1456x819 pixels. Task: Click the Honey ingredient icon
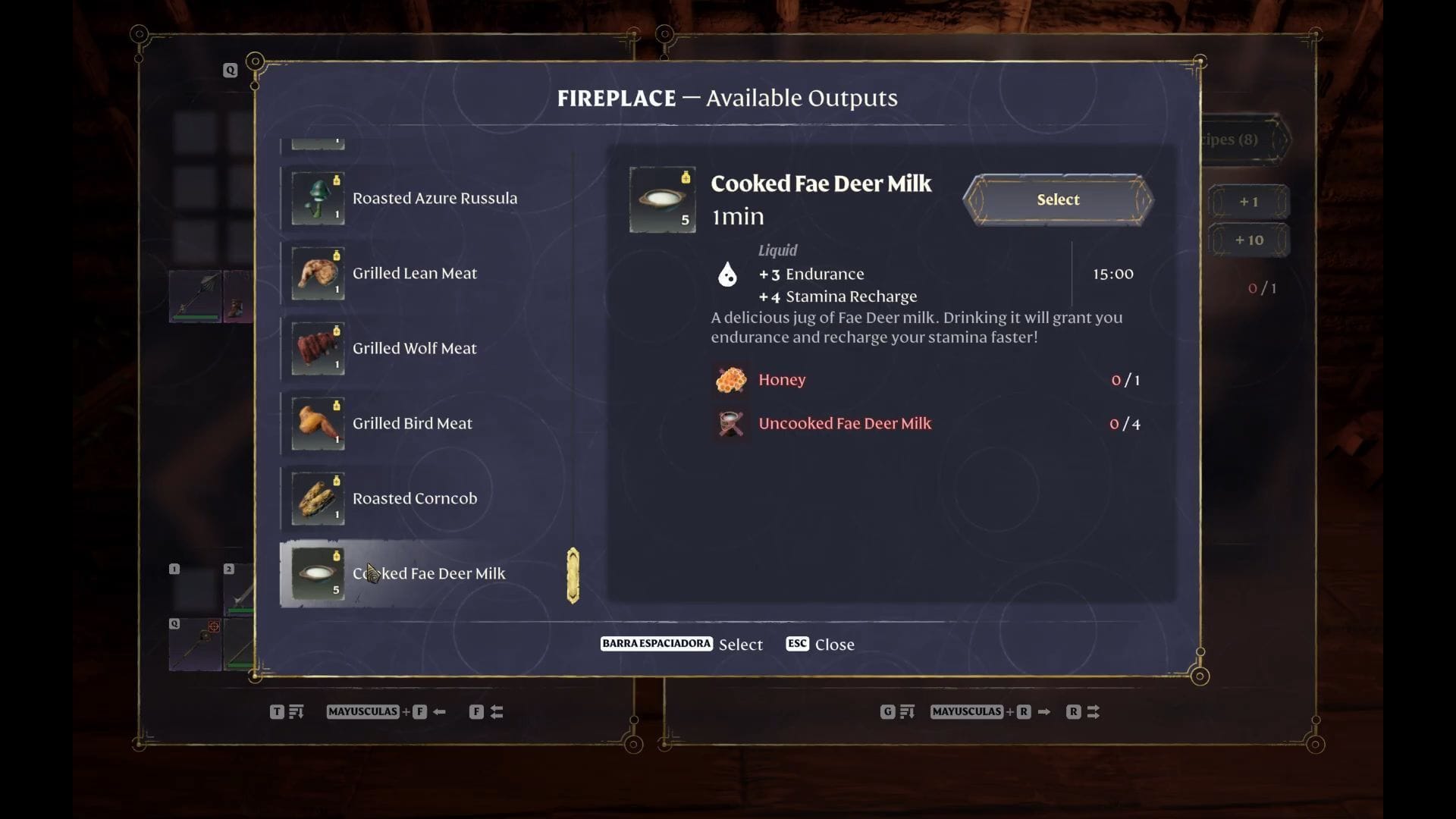(730, 379)
